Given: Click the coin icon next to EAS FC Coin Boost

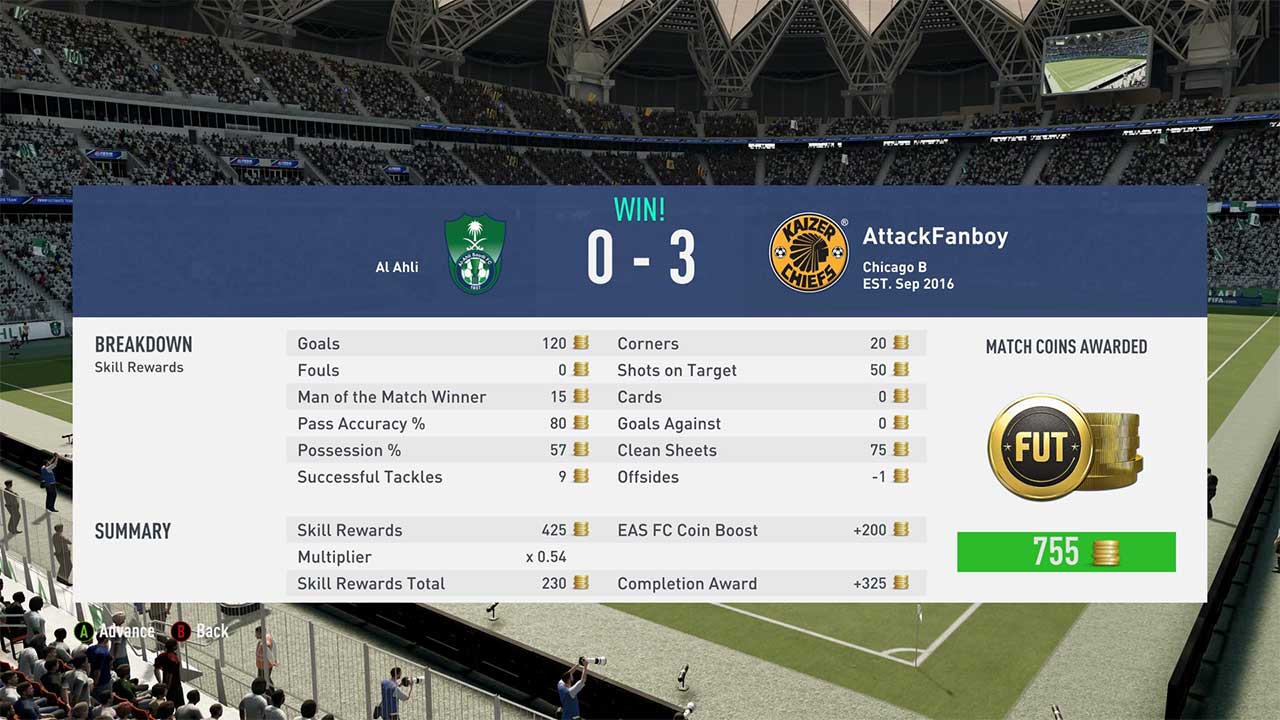Looking at the screenshot, I should click(901, 530).
